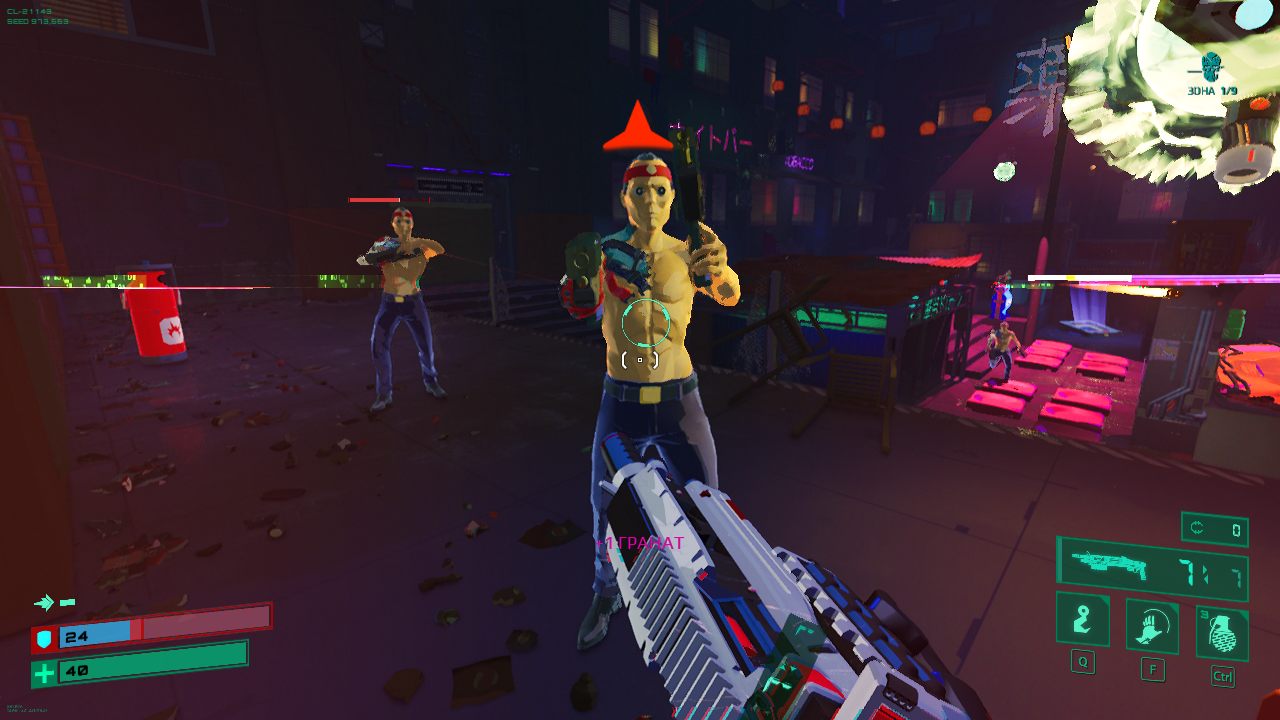Click the skull zone tracker icon
This screenshot has width=1280, height=720.
[1212, 67]
